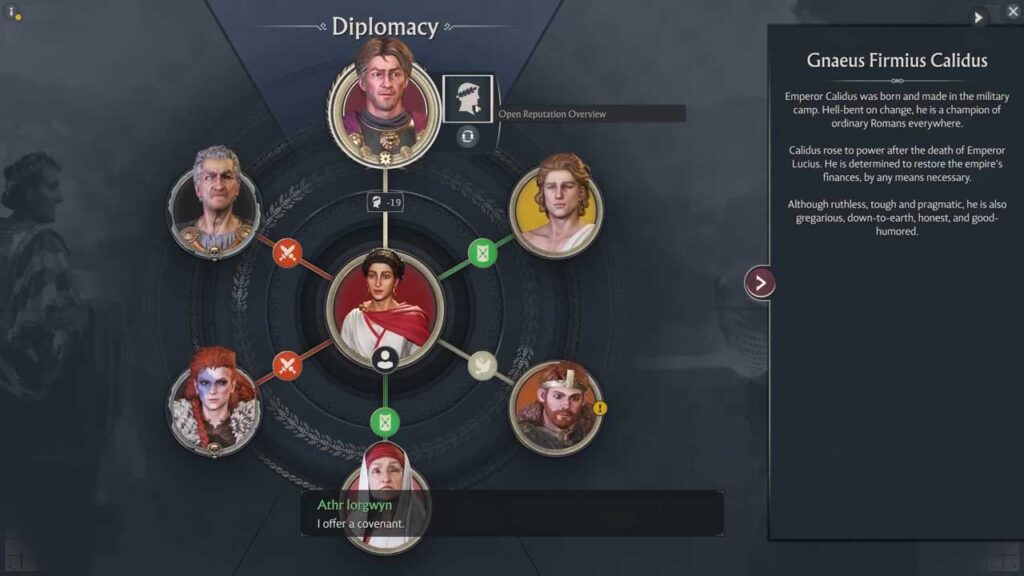Viewport: 1024px width, 576px height.
Task: Select Emperor Calidus portrait at top
Action: click(384, 100)
